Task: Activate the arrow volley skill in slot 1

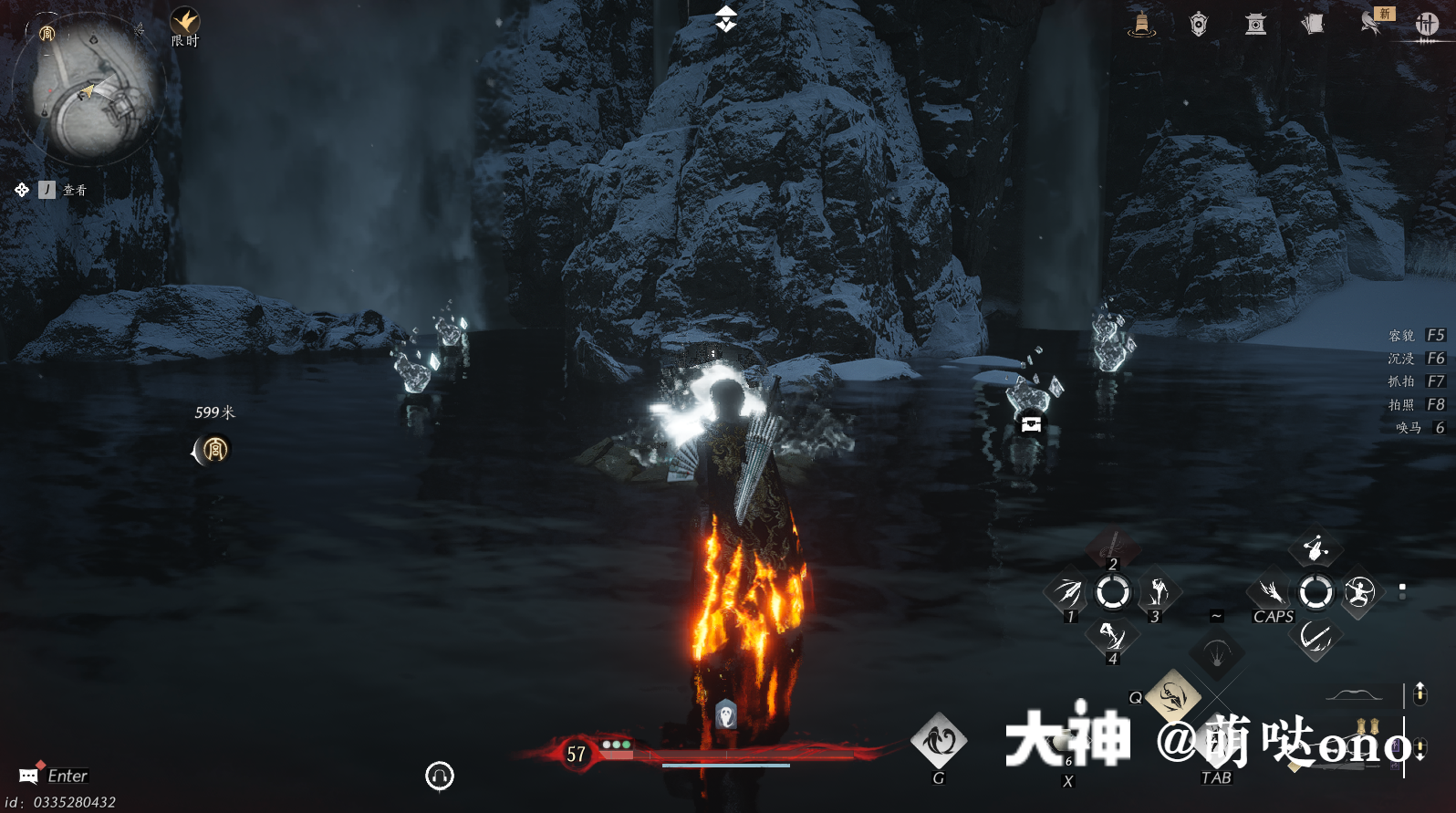Action: (x=1067, y=592)
